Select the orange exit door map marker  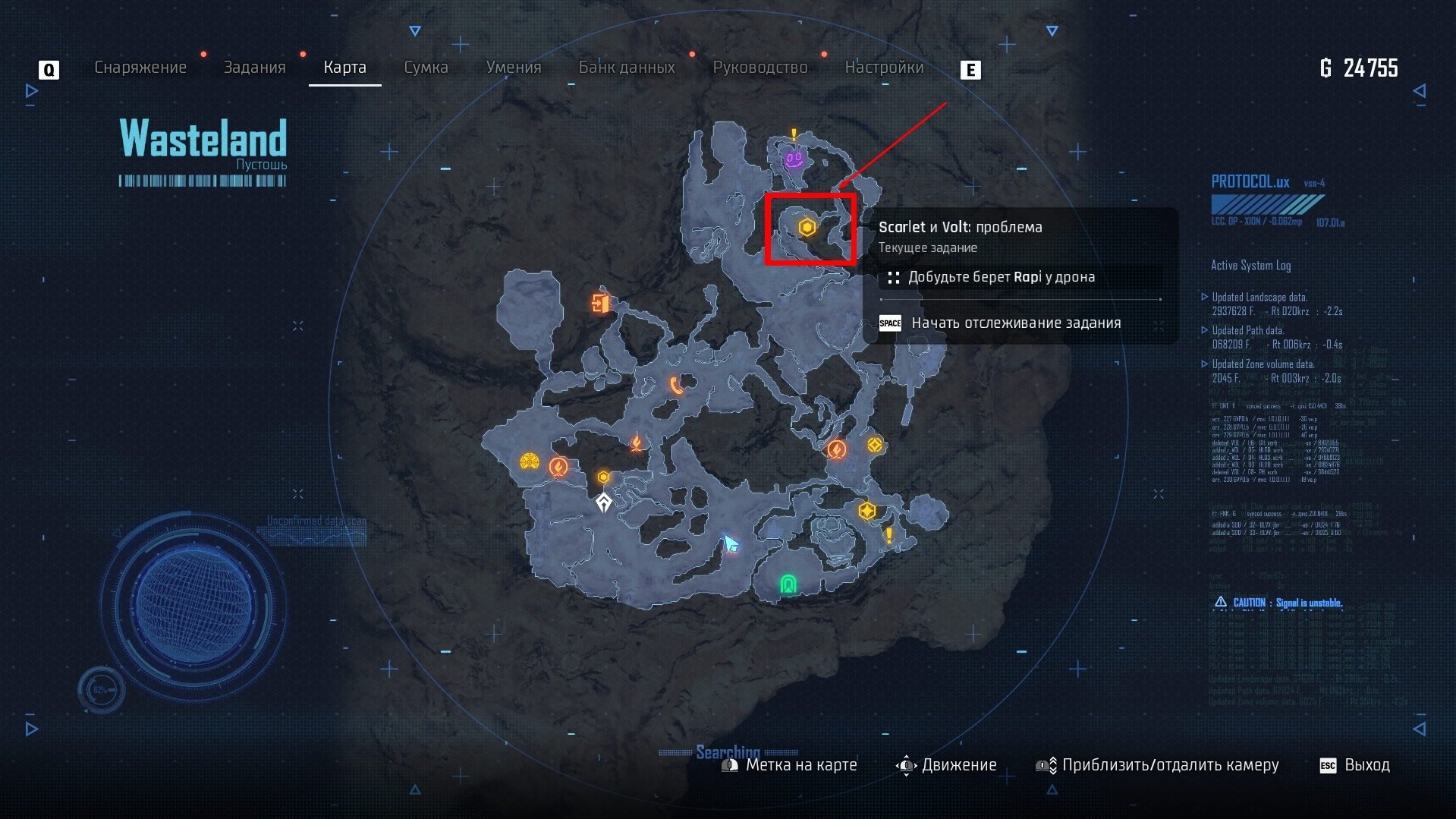[600, 304]
